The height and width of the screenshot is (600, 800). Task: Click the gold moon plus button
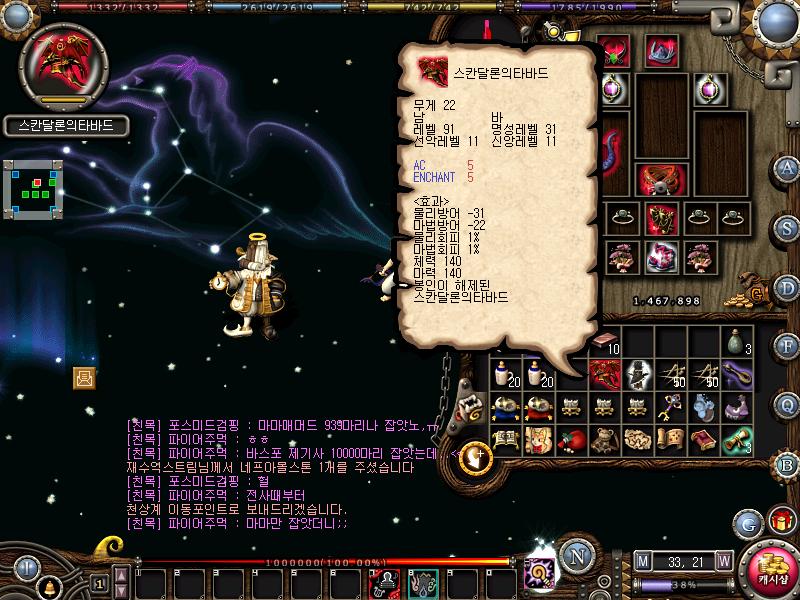[x=478, y=457]
